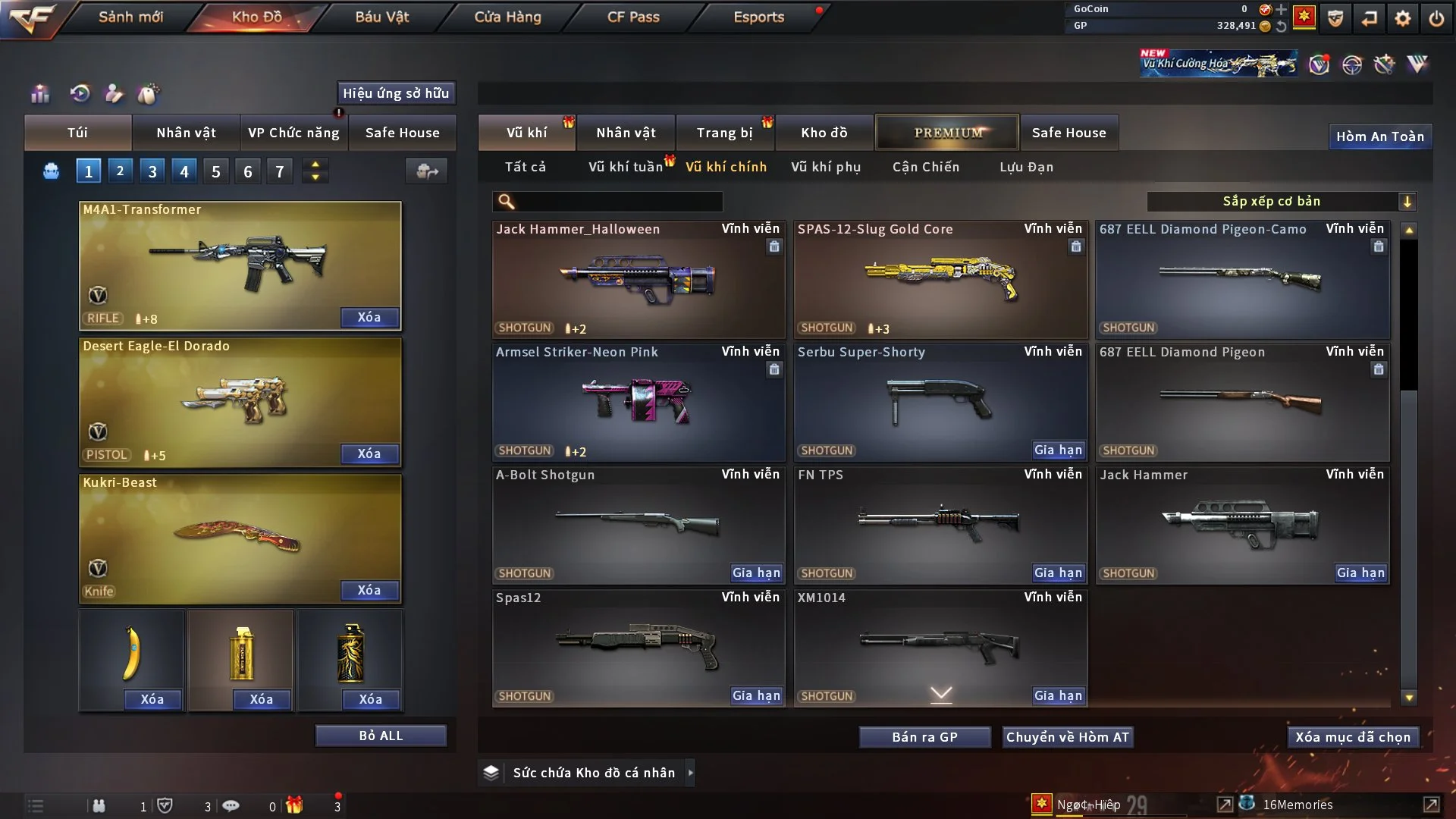The height and width of the screenshot is (819, 1456).
Task: Click Chuyển về Hòm AT button
Action: point(1067,737)
